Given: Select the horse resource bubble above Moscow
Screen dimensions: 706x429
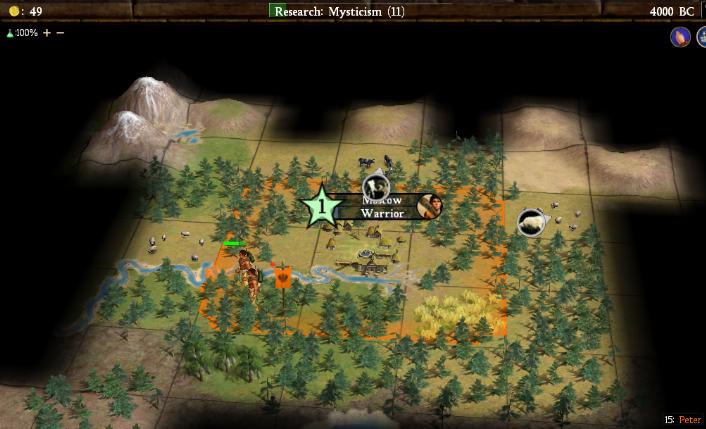Looking at the screenshot, I should coord(375,185).
